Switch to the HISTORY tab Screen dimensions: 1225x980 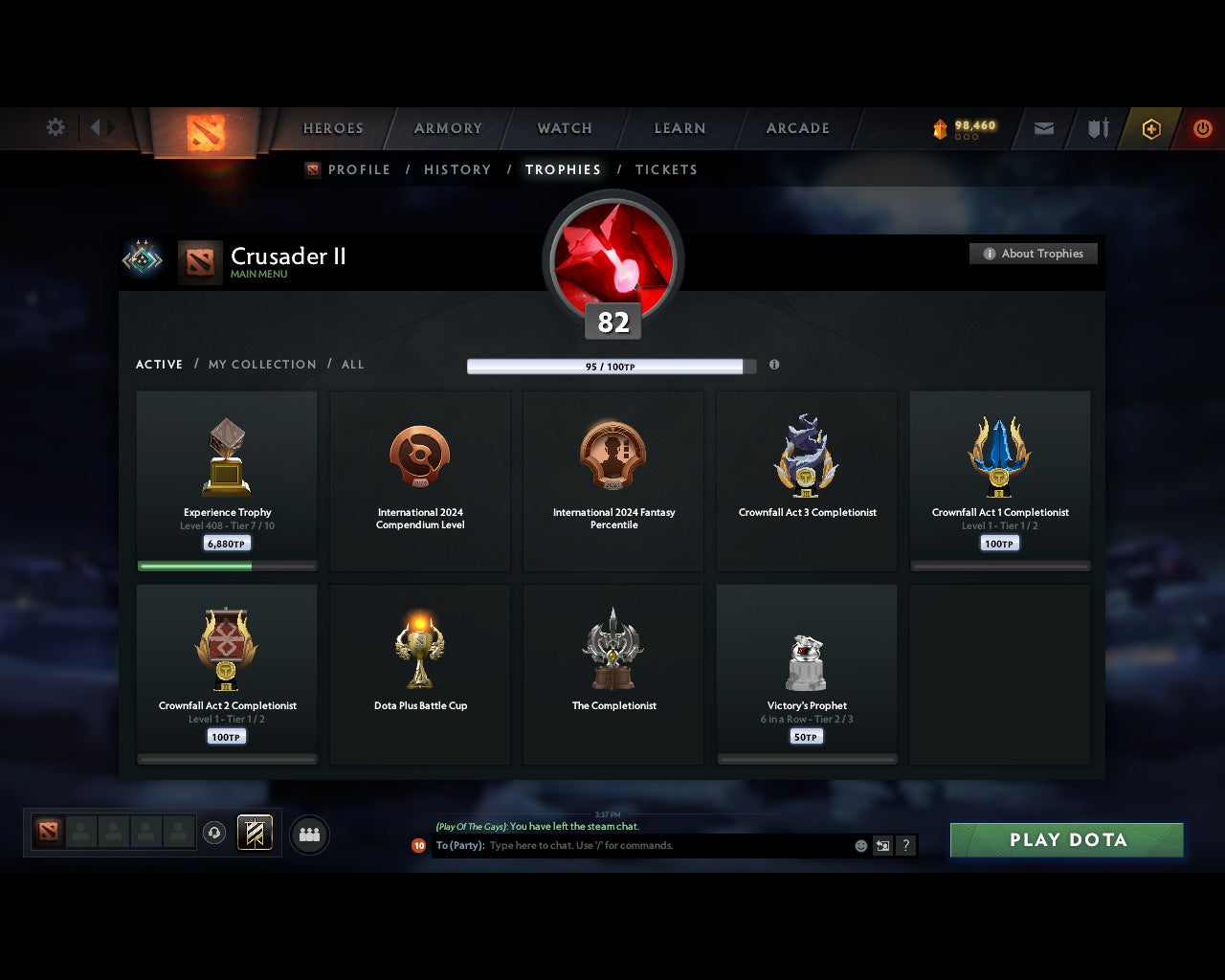(x=457, y=169)
